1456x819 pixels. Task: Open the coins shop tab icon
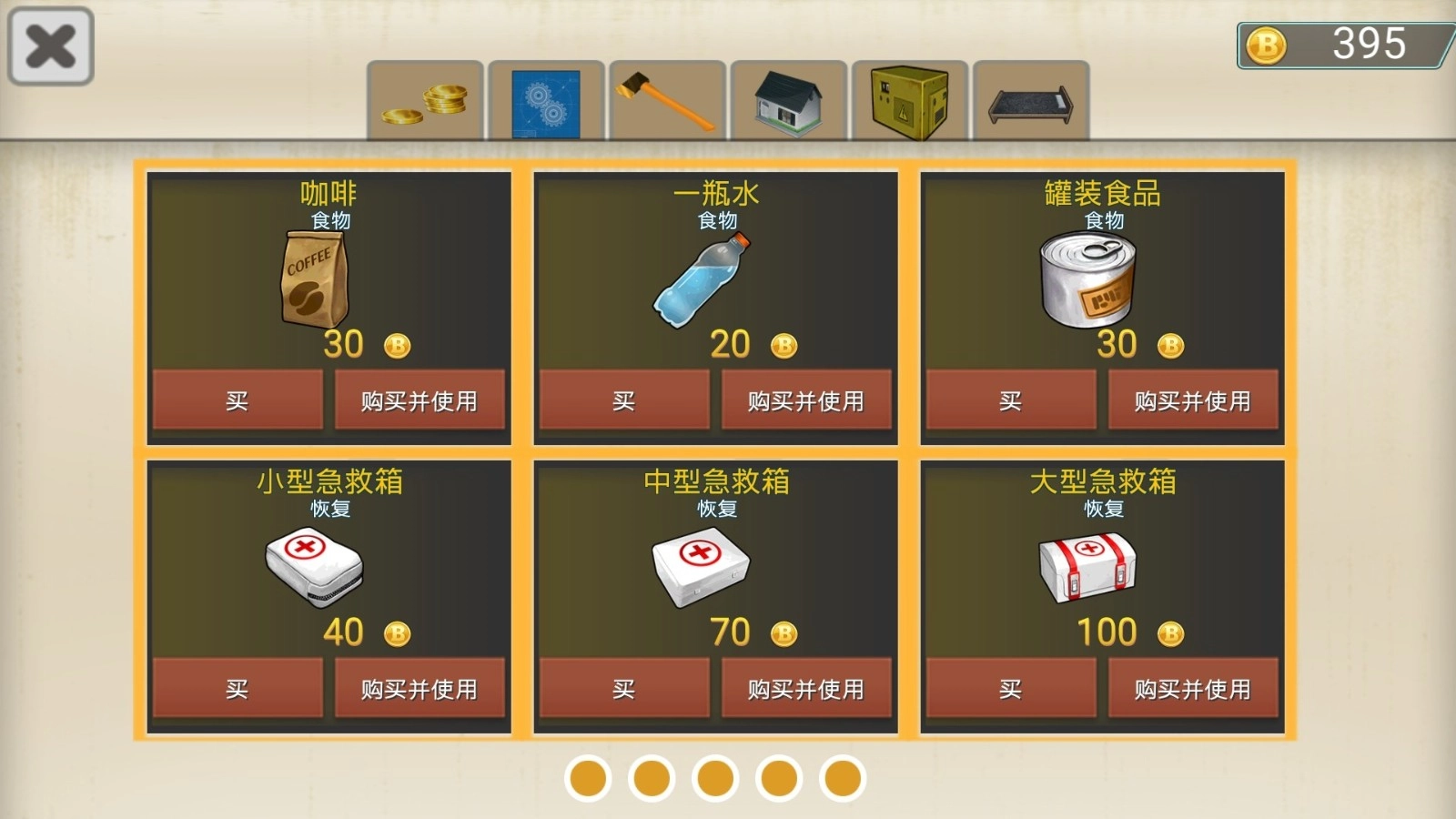(424, 100)
